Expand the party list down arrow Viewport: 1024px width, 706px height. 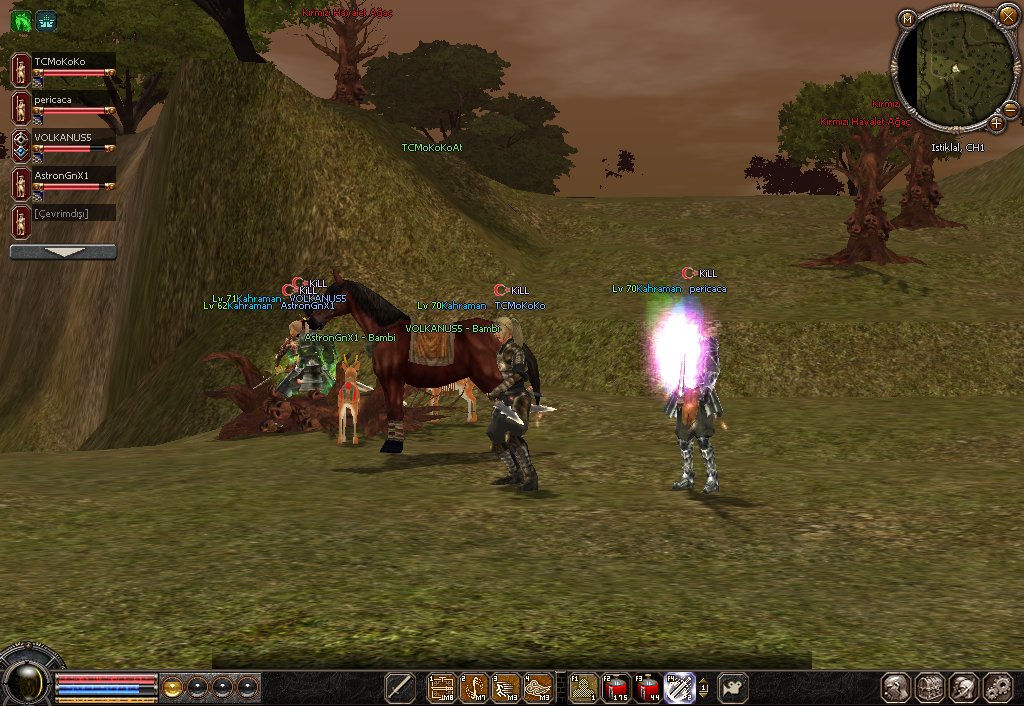coord(63,253)
